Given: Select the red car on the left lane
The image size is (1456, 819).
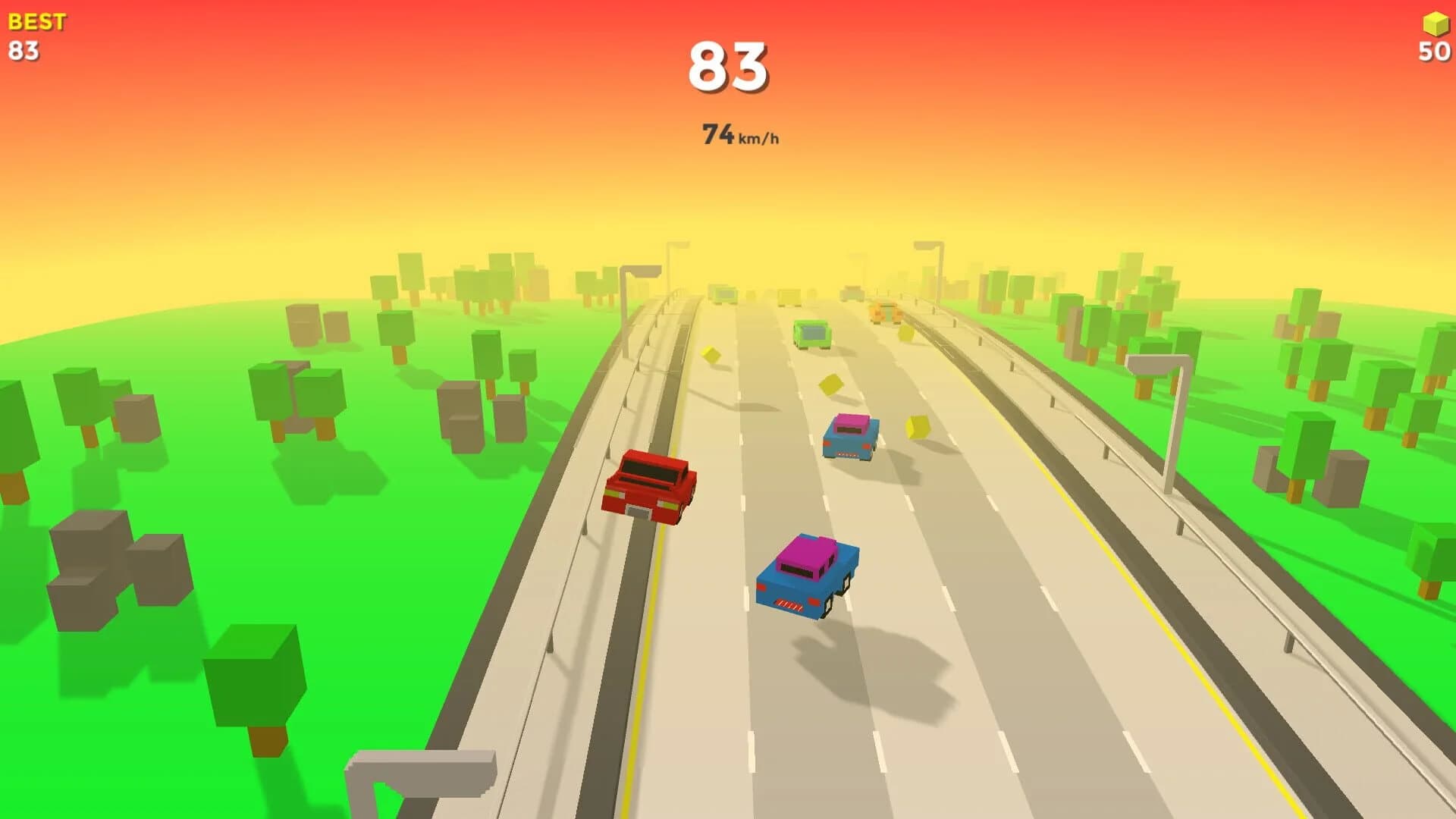Looking at the screenshot, I should click(652, 485).
